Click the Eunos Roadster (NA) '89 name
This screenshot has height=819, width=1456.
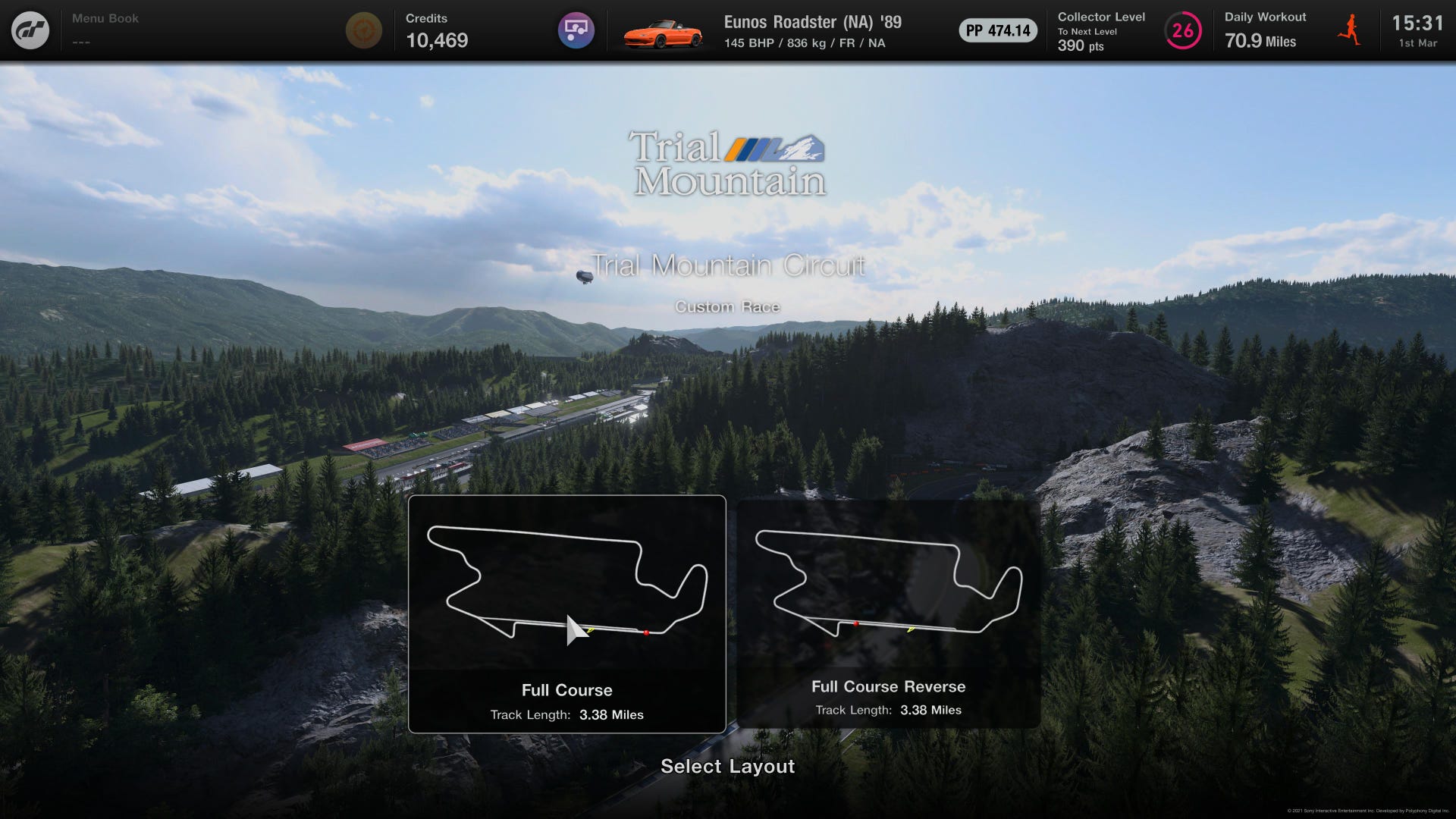(x=811, y=24)
